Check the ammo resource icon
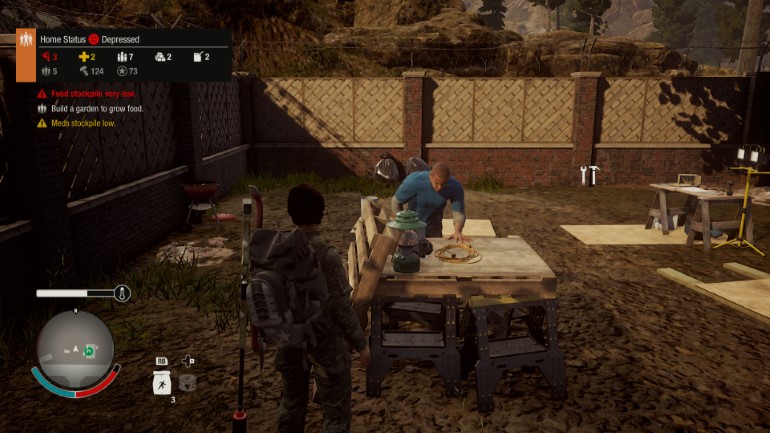 (x=122, y=57)
